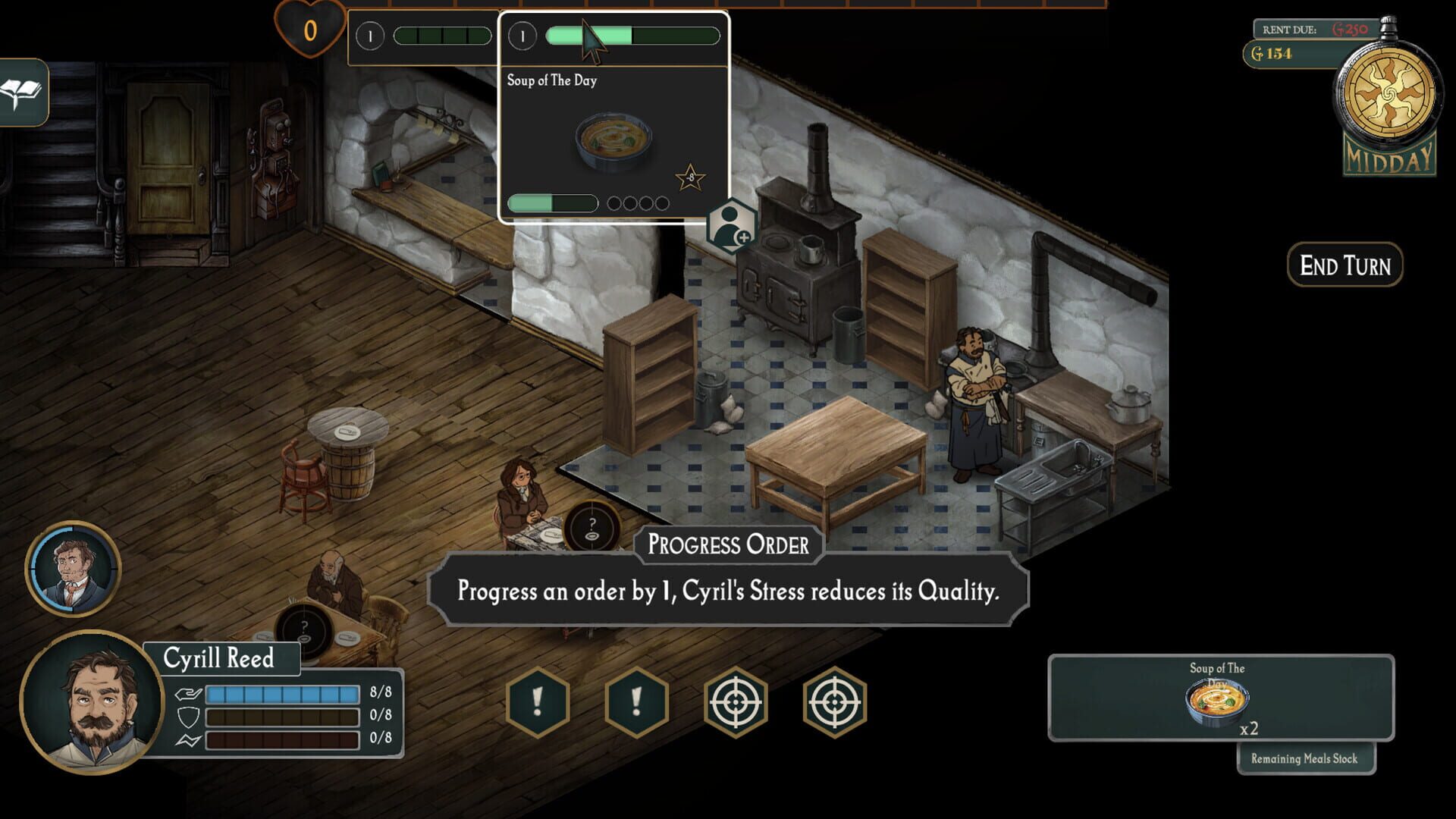Click the round progress pips on the order card

coord(637,202)
